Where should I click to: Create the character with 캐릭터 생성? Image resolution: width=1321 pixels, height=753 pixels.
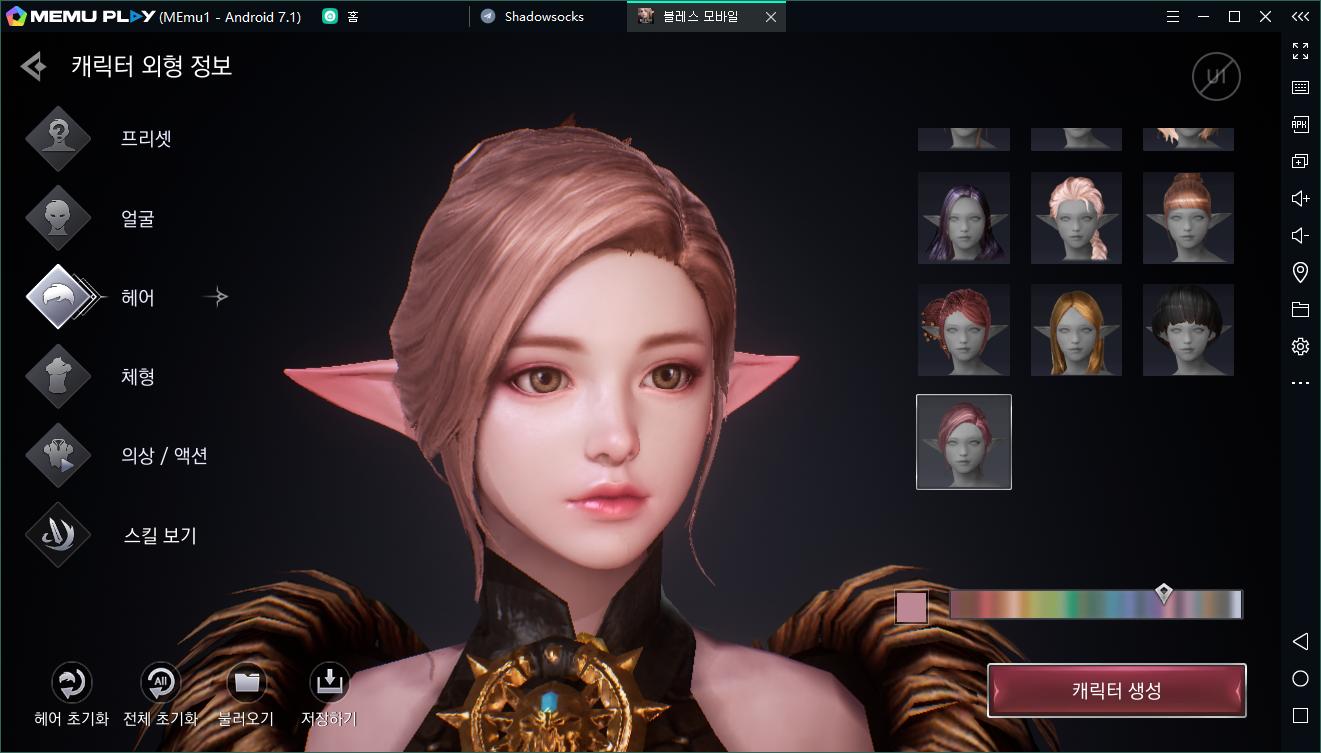click(x=1116, y=691)
